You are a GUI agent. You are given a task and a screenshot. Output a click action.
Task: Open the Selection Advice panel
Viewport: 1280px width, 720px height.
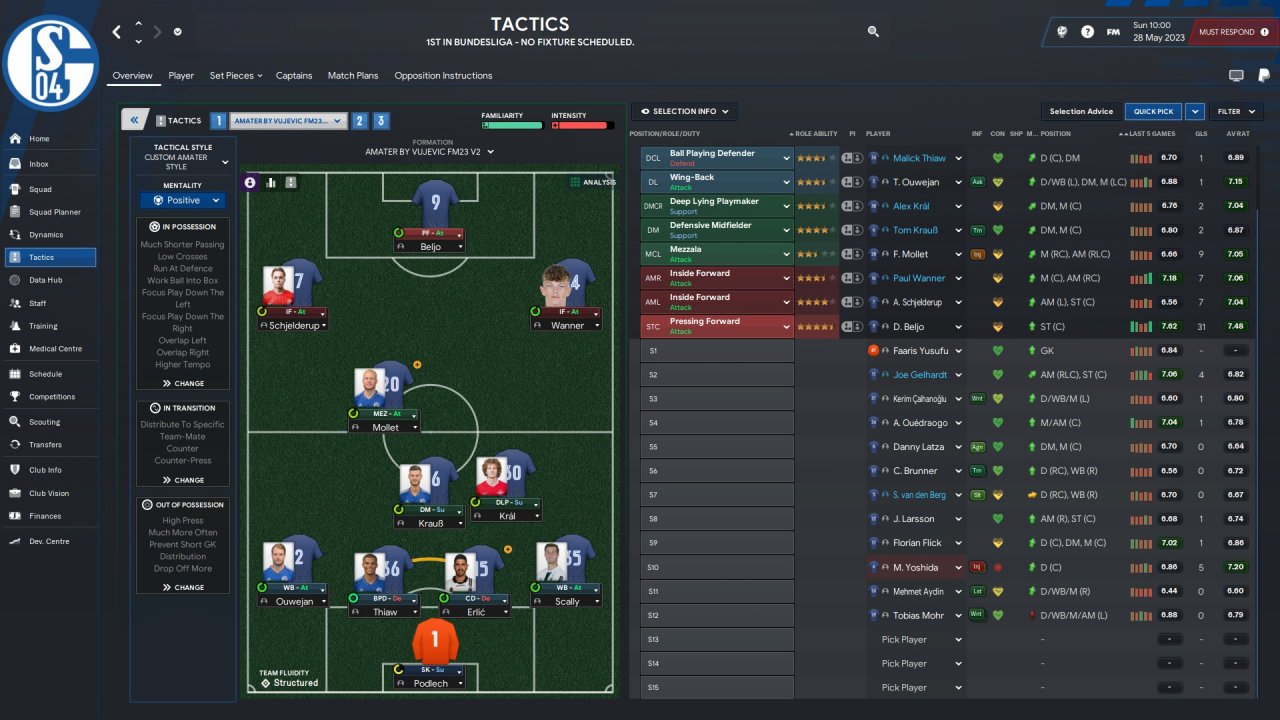click(1081, 112)
